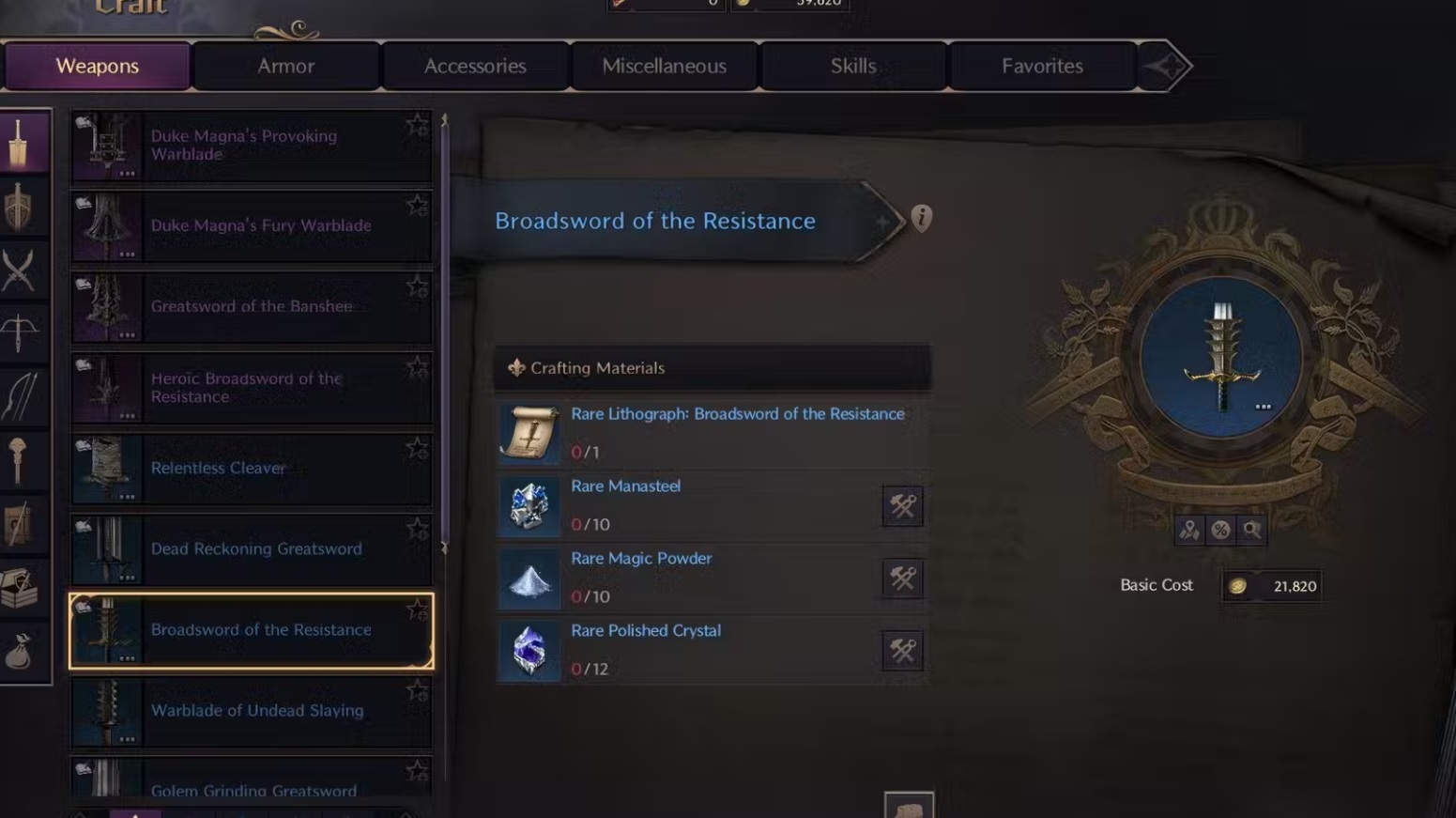
Task: Favorite Duke Magna's Fury Warblade with the star
Action: coord(416,207)
